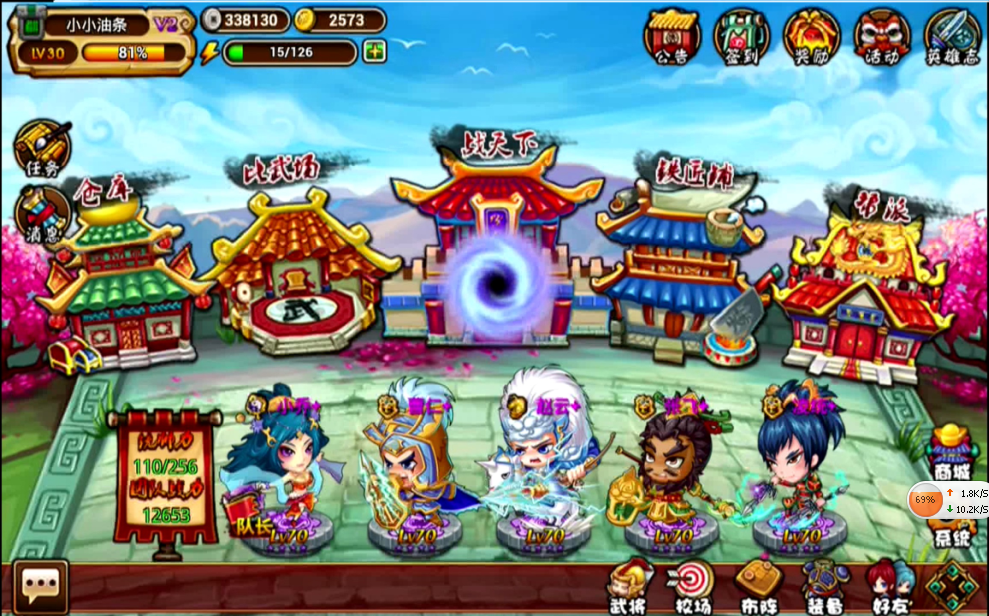Enter the 战天下 portal gate
Image resolution: width=989 pixels, height=616 pixels.
click(494, 270)
